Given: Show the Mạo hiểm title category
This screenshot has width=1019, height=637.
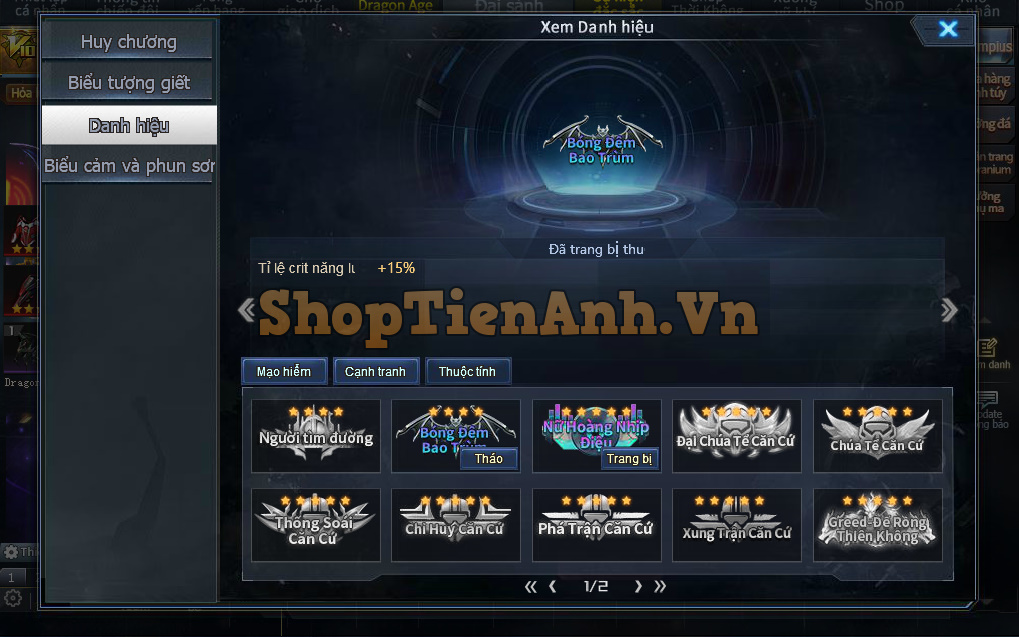Looking at the screenshot, I should click(x=283, y=371).
